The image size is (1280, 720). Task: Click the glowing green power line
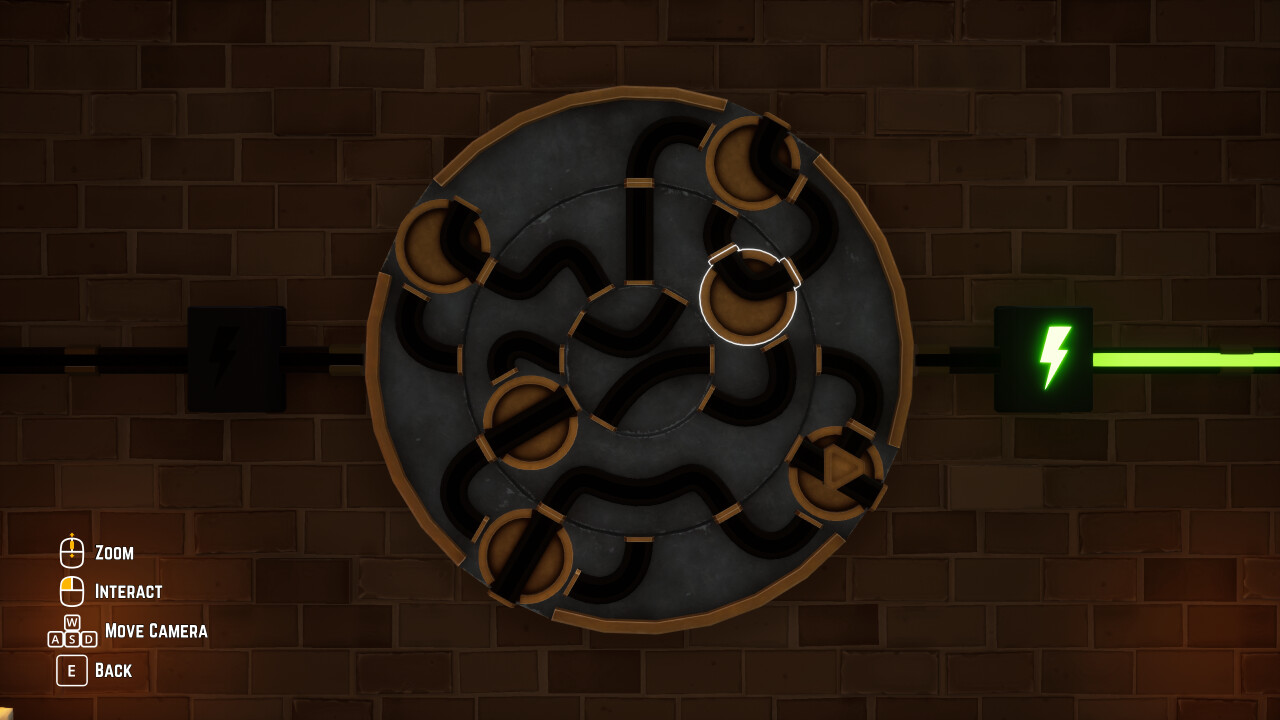click(1180, 357)
